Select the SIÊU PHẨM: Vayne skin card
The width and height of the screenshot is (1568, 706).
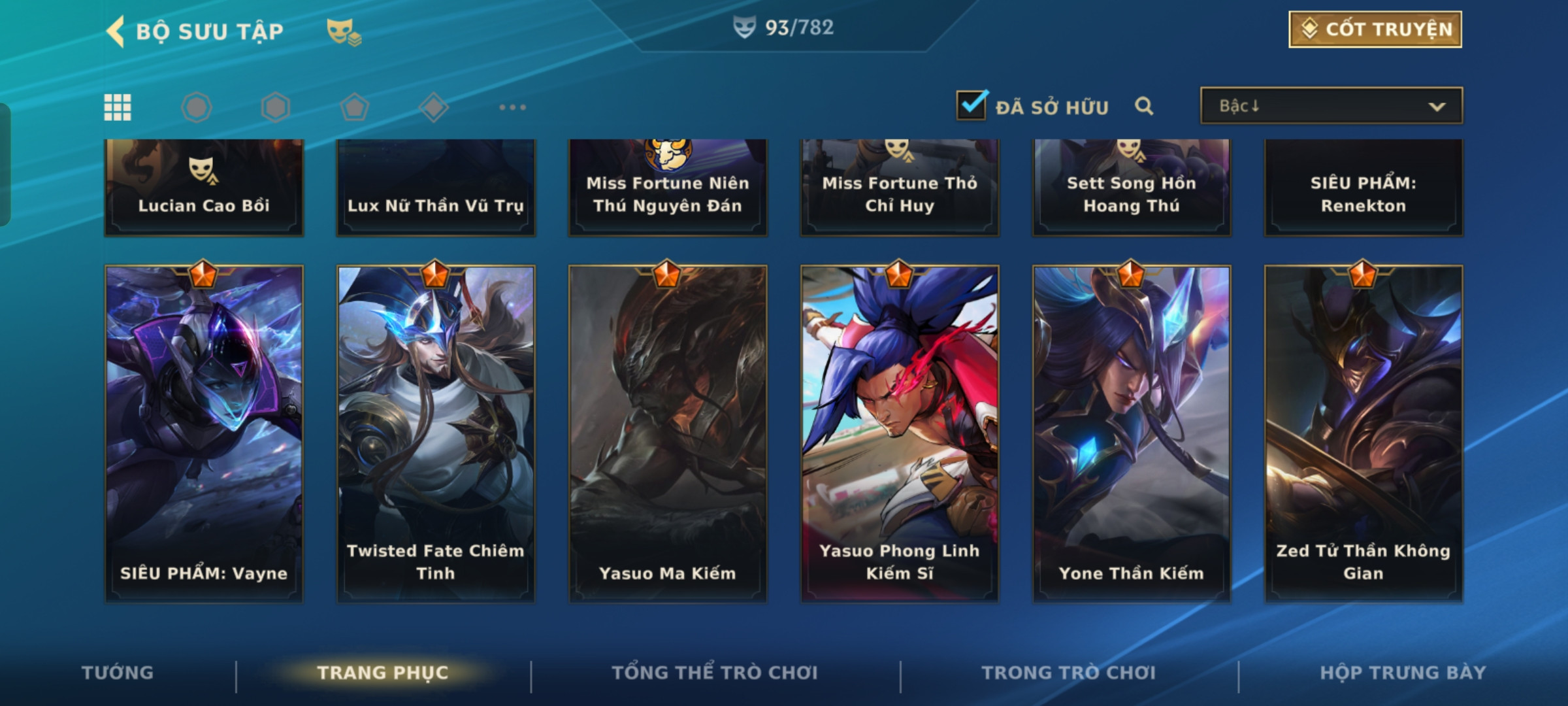tap(204, 433)
